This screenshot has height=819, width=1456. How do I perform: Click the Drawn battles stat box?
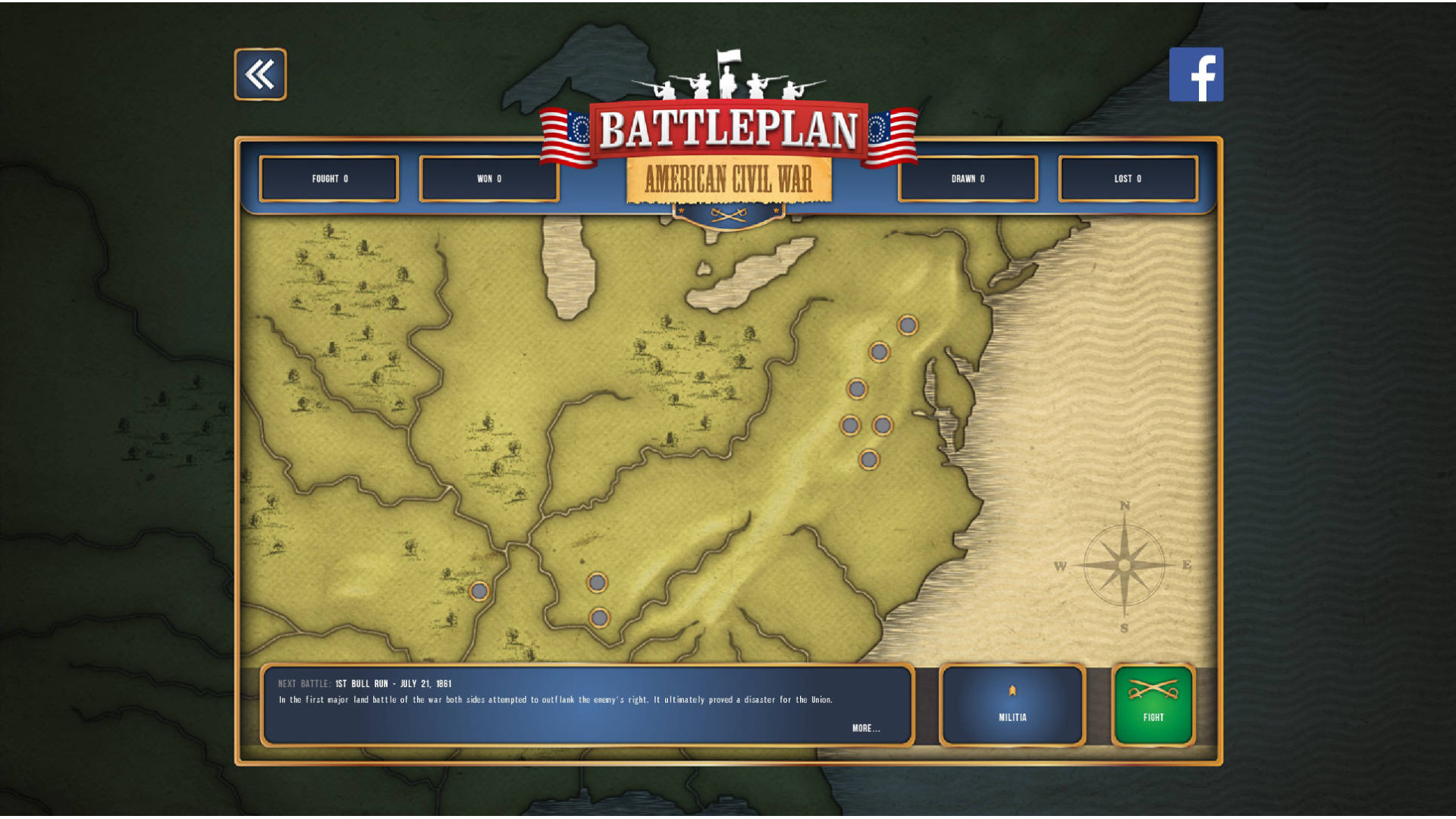click(x=968, y=179)
